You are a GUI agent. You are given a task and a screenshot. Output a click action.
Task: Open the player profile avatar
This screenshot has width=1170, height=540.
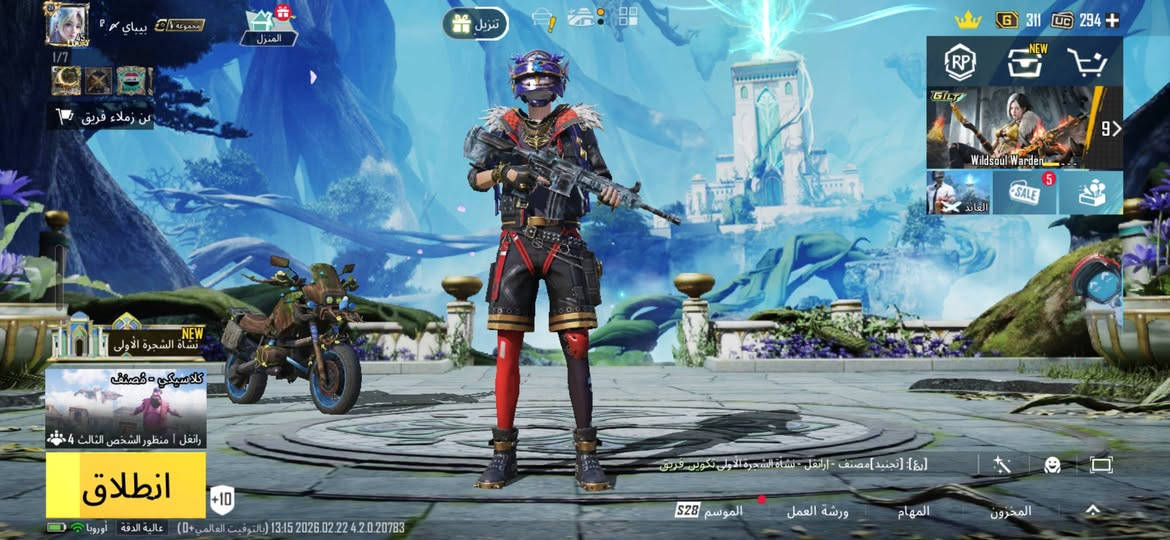tap(67, 24)
